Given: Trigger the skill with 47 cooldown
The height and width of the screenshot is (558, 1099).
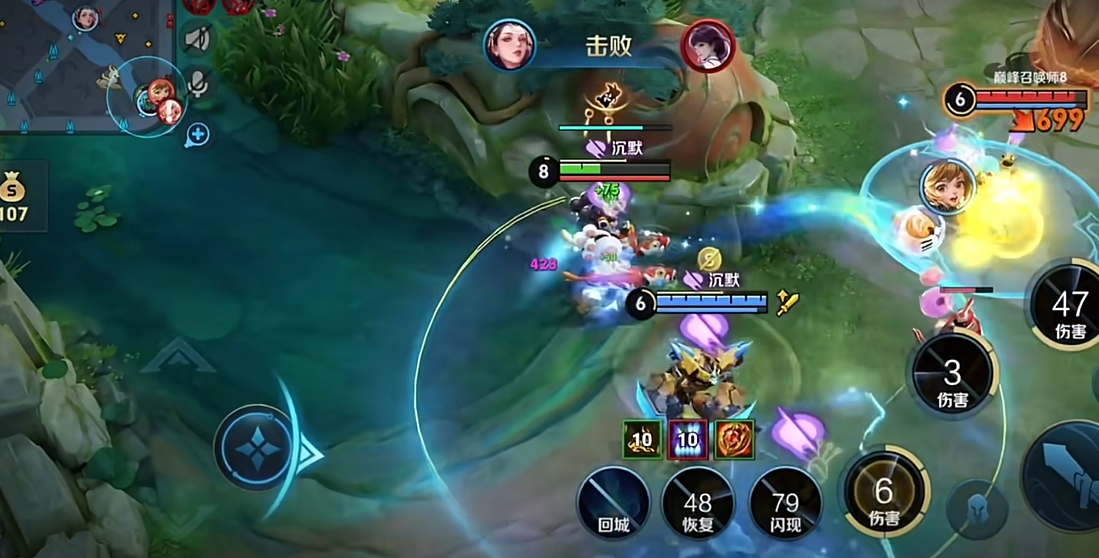Looking at the screenshot, I should click(1068, 305).
